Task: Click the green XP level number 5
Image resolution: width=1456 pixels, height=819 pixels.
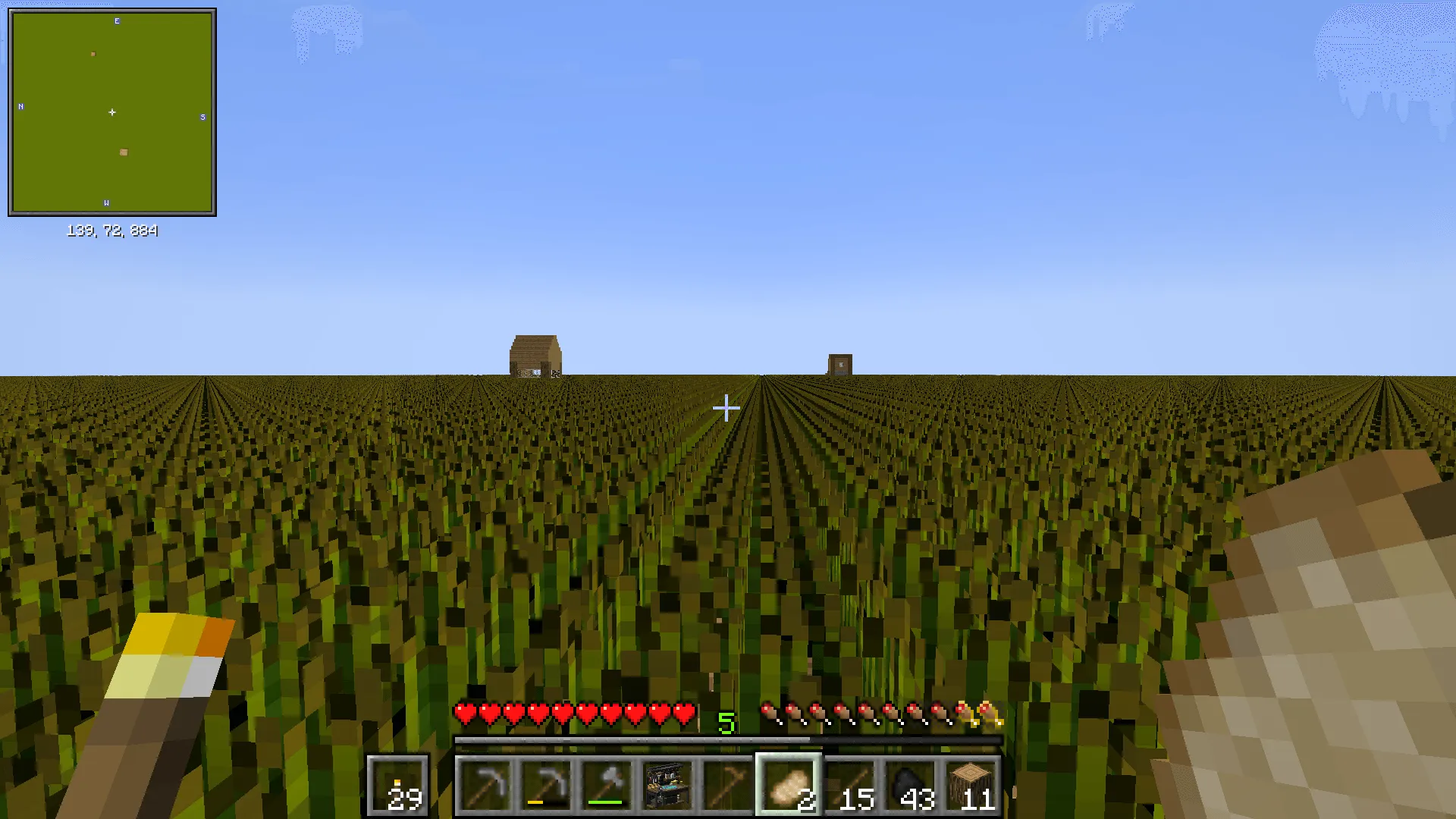Action: 726,723
